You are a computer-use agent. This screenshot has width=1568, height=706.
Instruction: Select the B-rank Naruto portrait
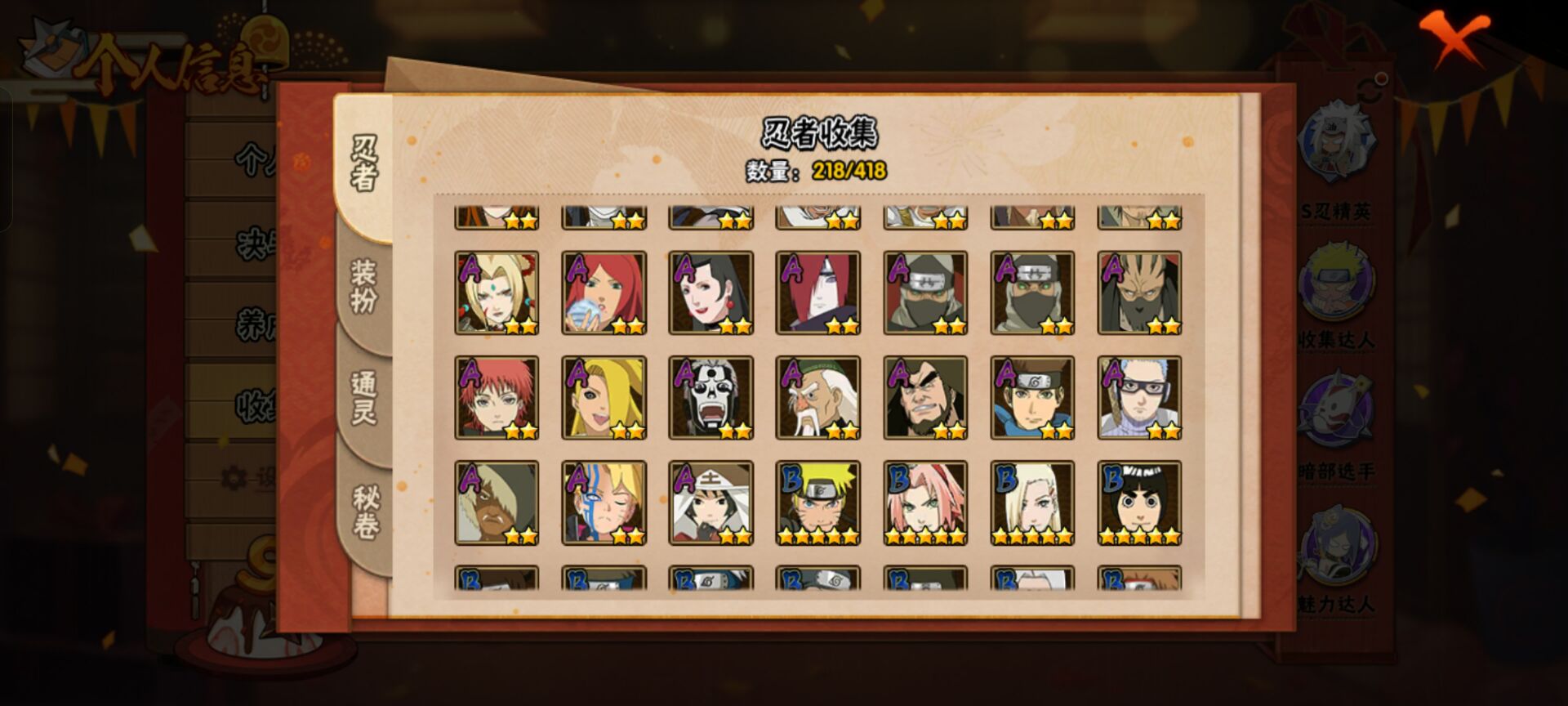click(818, 503)
